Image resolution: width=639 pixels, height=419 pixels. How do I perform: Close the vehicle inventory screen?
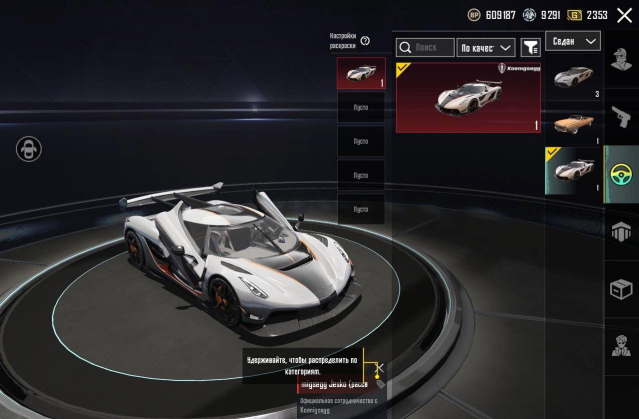pyautogui.click(x=625, y=15)
